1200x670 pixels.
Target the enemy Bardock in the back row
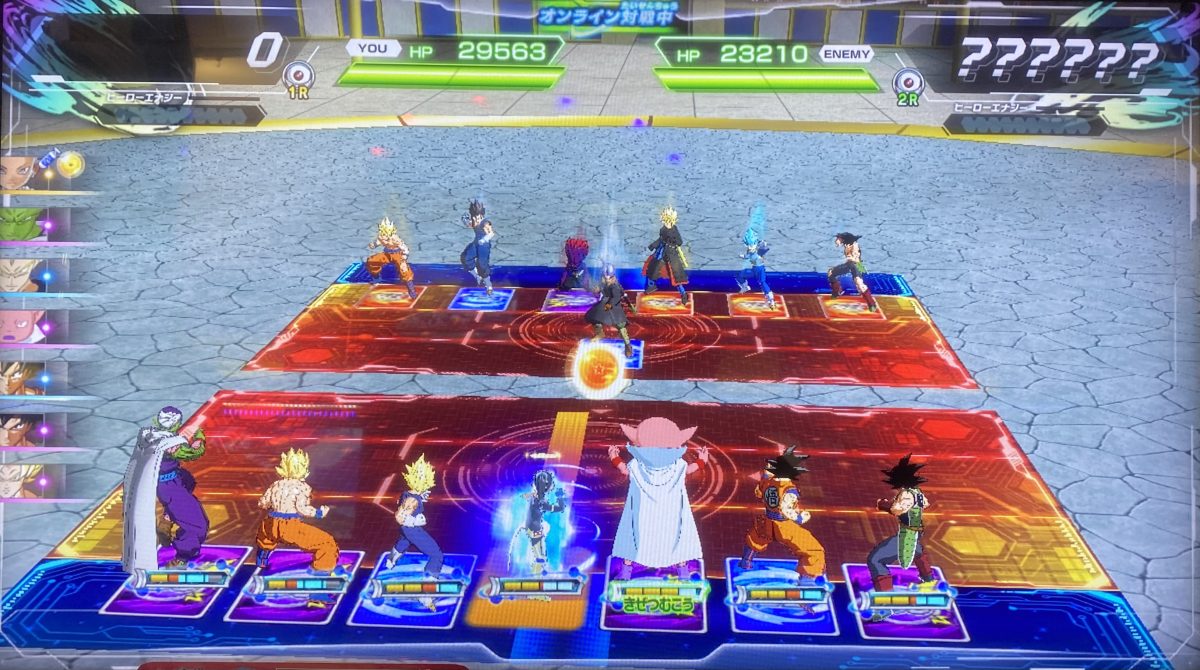(851, 270)
